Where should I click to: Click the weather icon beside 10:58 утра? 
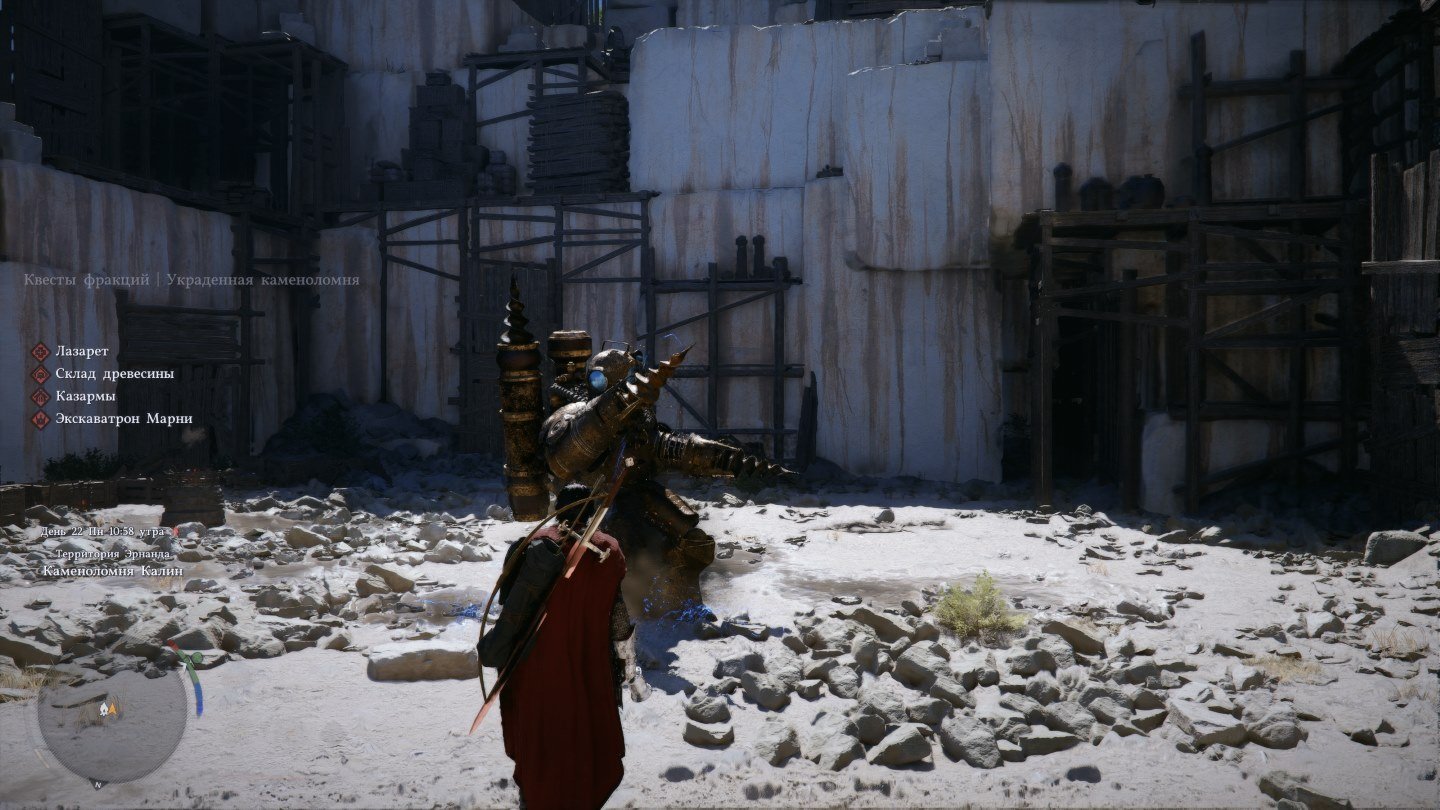click(x=176, y=533)
